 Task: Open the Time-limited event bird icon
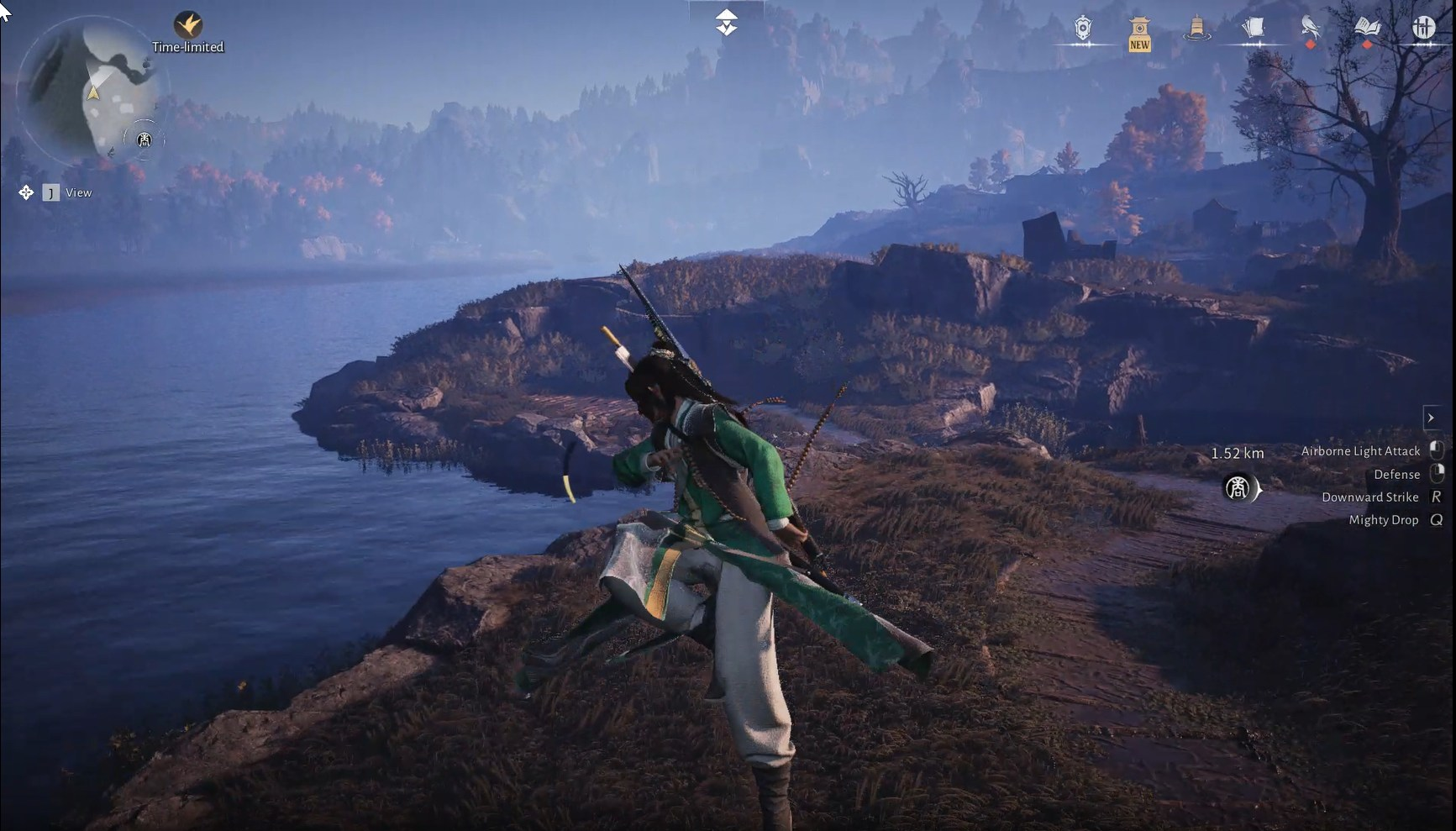click(187, 24)
